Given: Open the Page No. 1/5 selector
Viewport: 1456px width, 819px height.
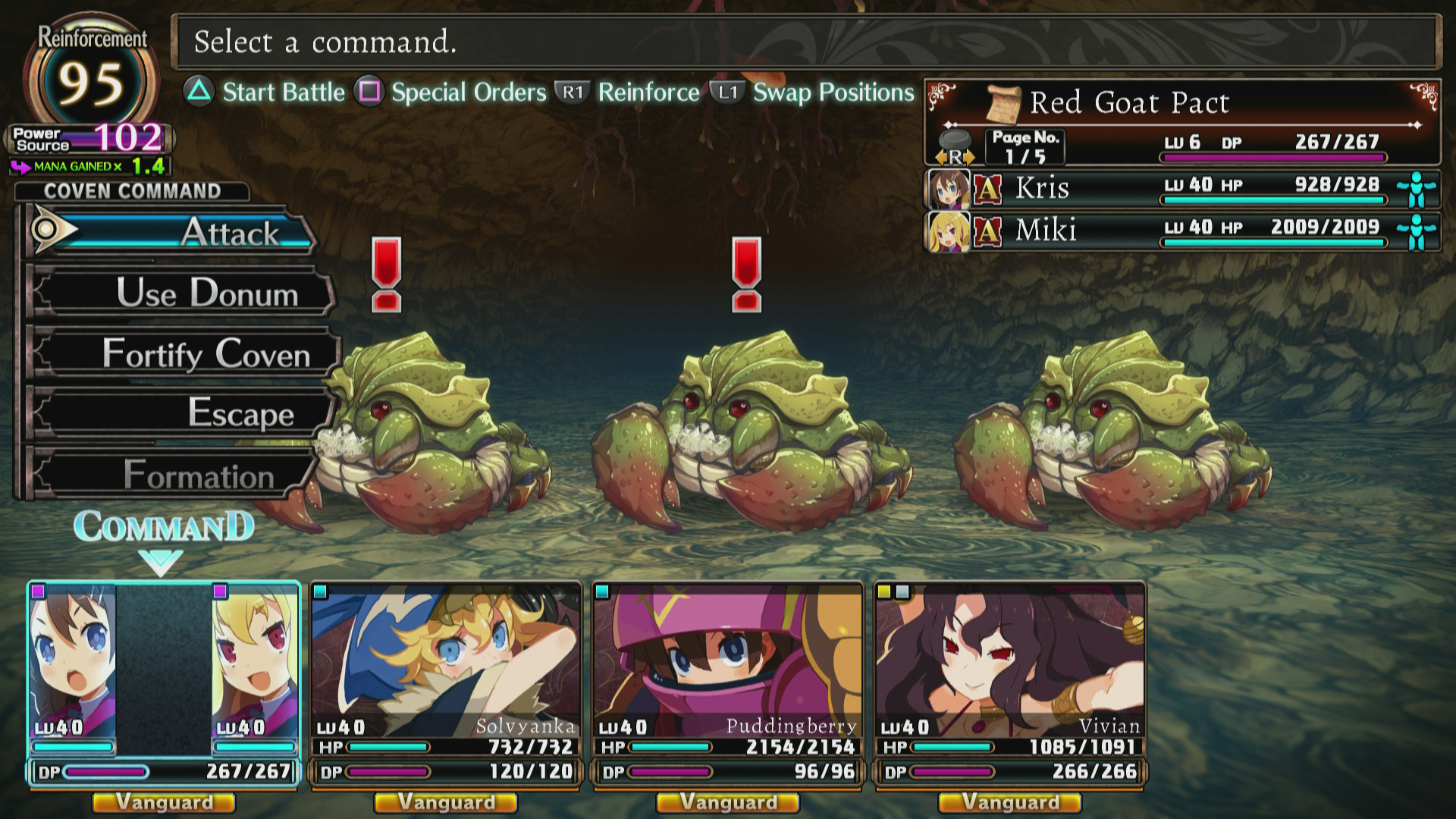Looking at the screenshot, I should tap(1024, 146).
